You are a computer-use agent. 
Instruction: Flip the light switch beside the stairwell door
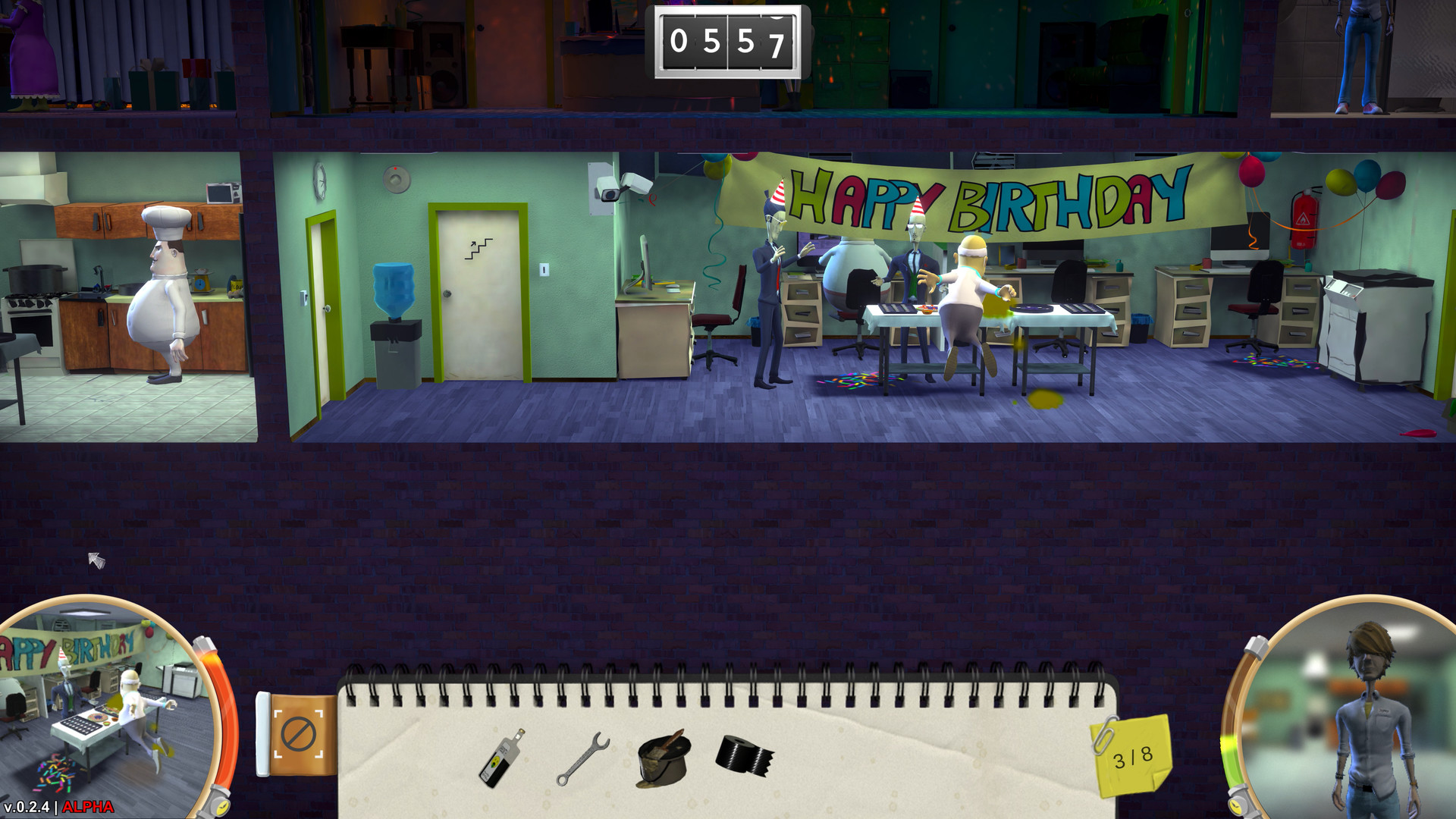544,270
